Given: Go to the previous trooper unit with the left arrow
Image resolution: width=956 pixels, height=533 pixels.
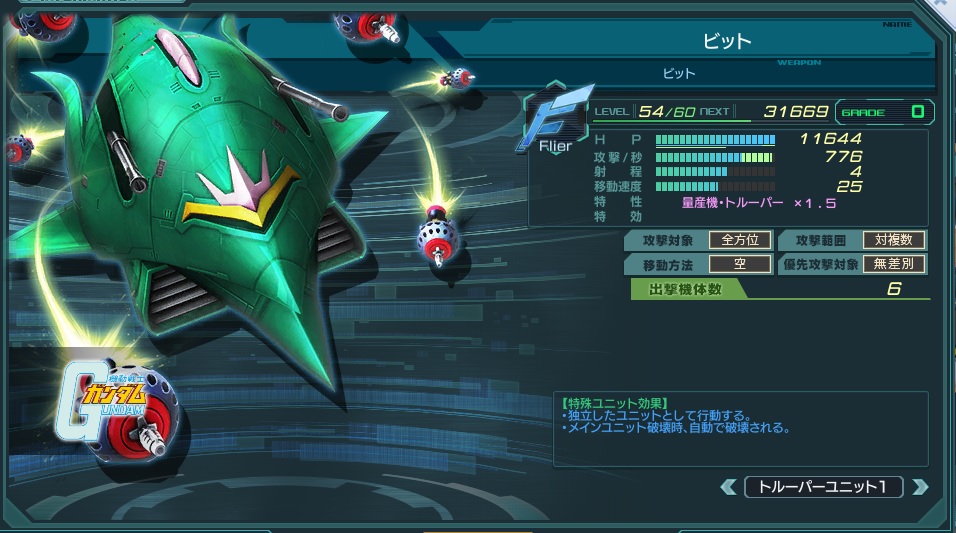Looking at the screenshot, I should 728,487.
